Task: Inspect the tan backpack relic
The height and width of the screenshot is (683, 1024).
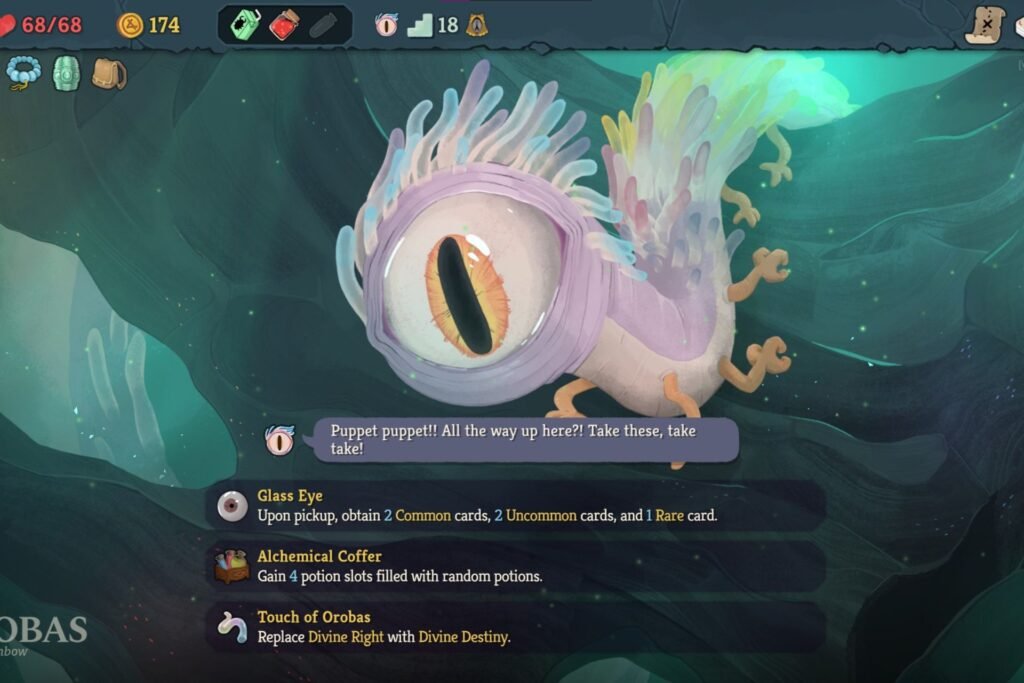Action: [108, 73]
